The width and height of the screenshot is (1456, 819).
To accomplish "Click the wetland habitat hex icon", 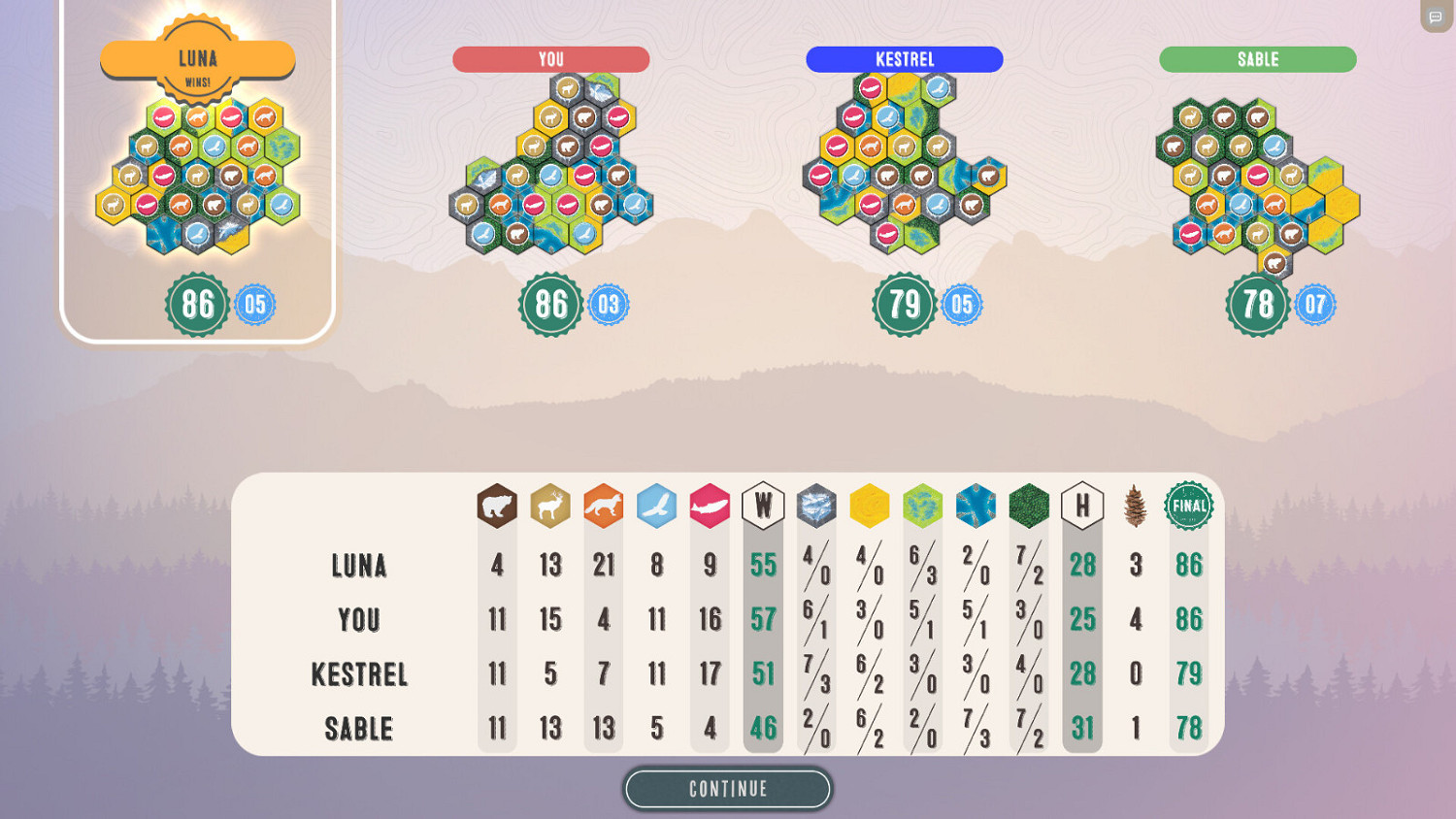I will point(923,505).
